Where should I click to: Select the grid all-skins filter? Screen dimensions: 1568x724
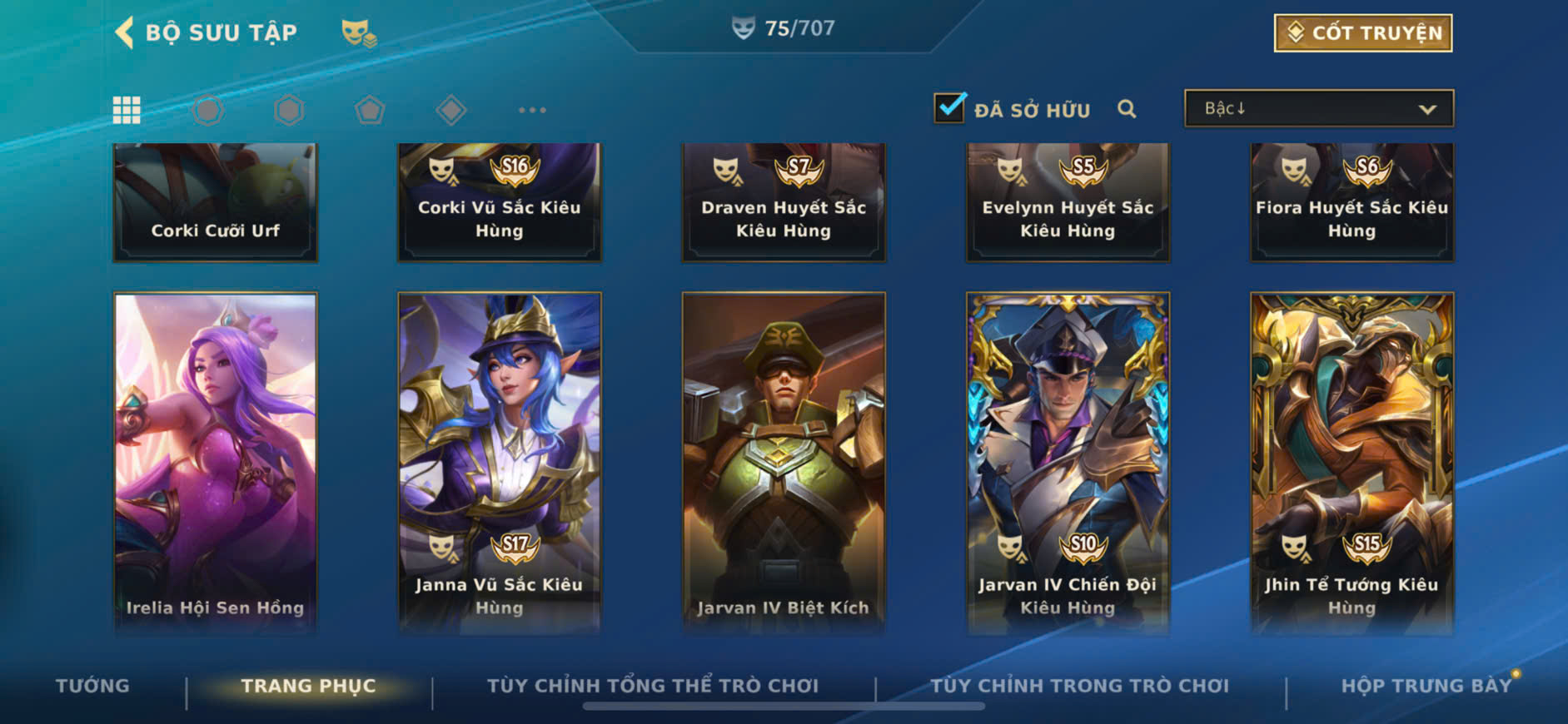(127, 110)
